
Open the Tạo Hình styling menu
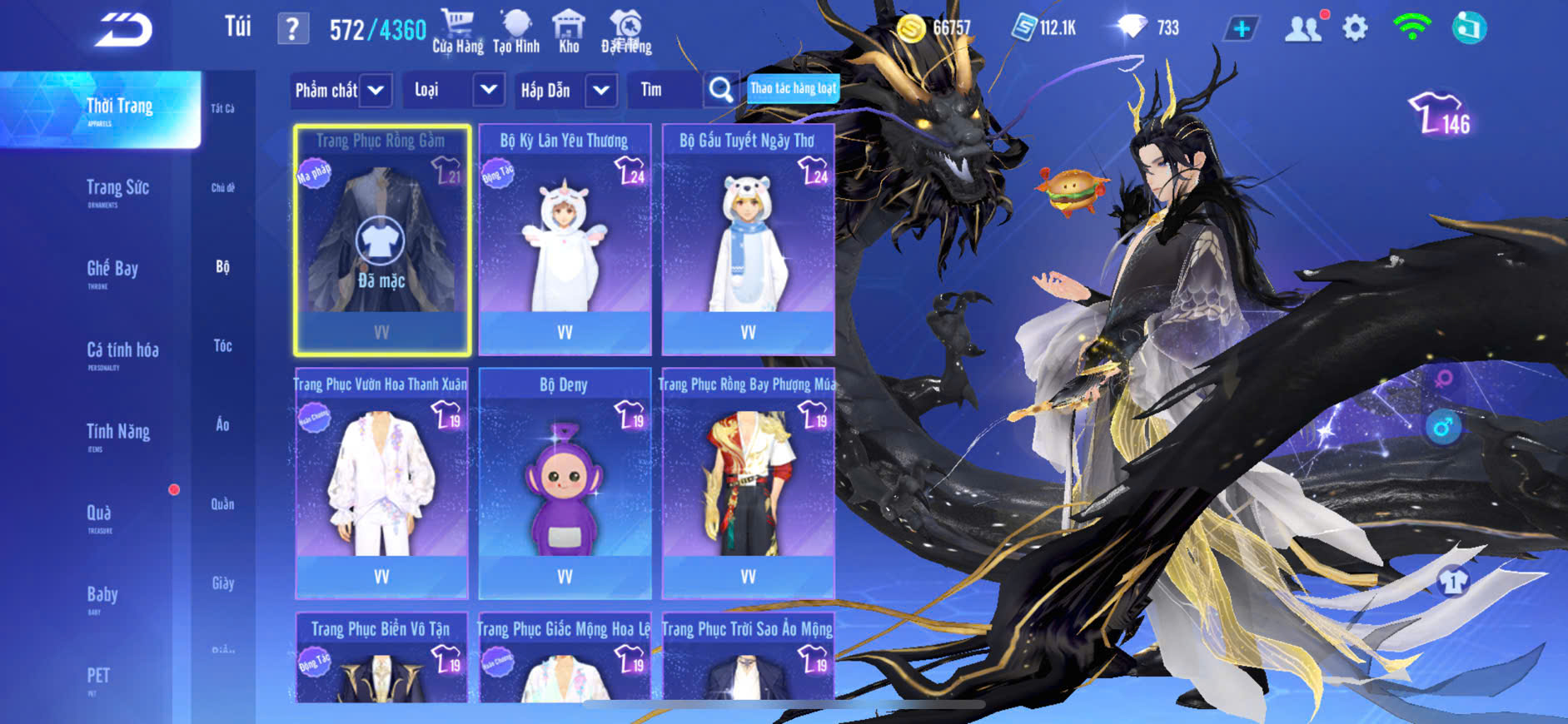(516, 32)
